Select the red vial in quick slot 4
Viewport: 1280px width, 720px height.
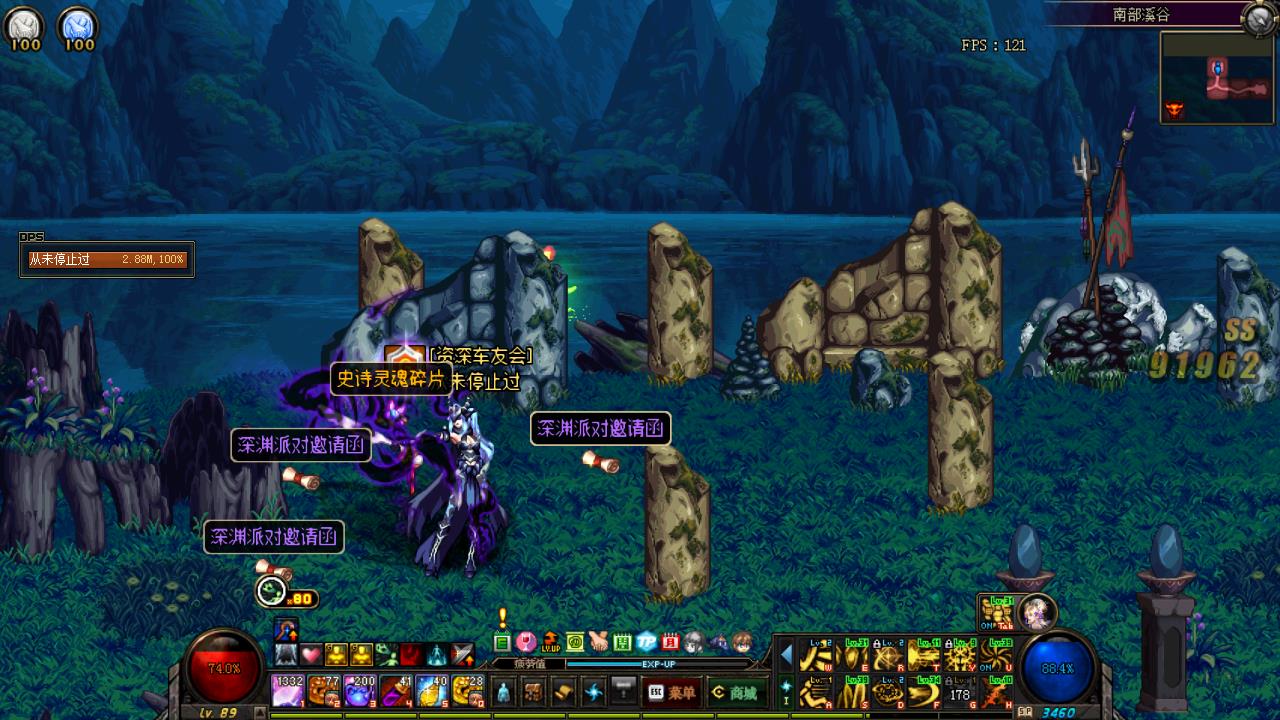pyautogui.click(x=395, y=691)
